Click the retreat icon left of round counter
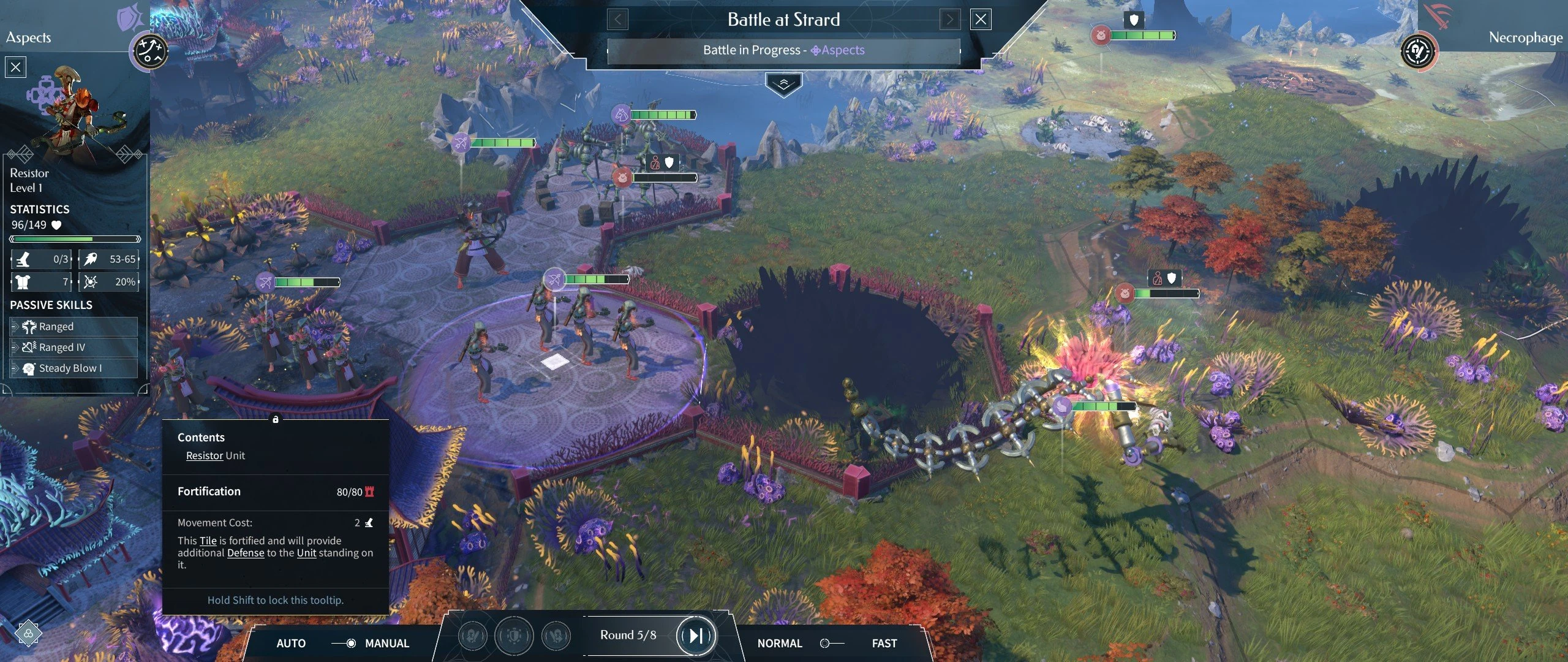 pos(556,636)
